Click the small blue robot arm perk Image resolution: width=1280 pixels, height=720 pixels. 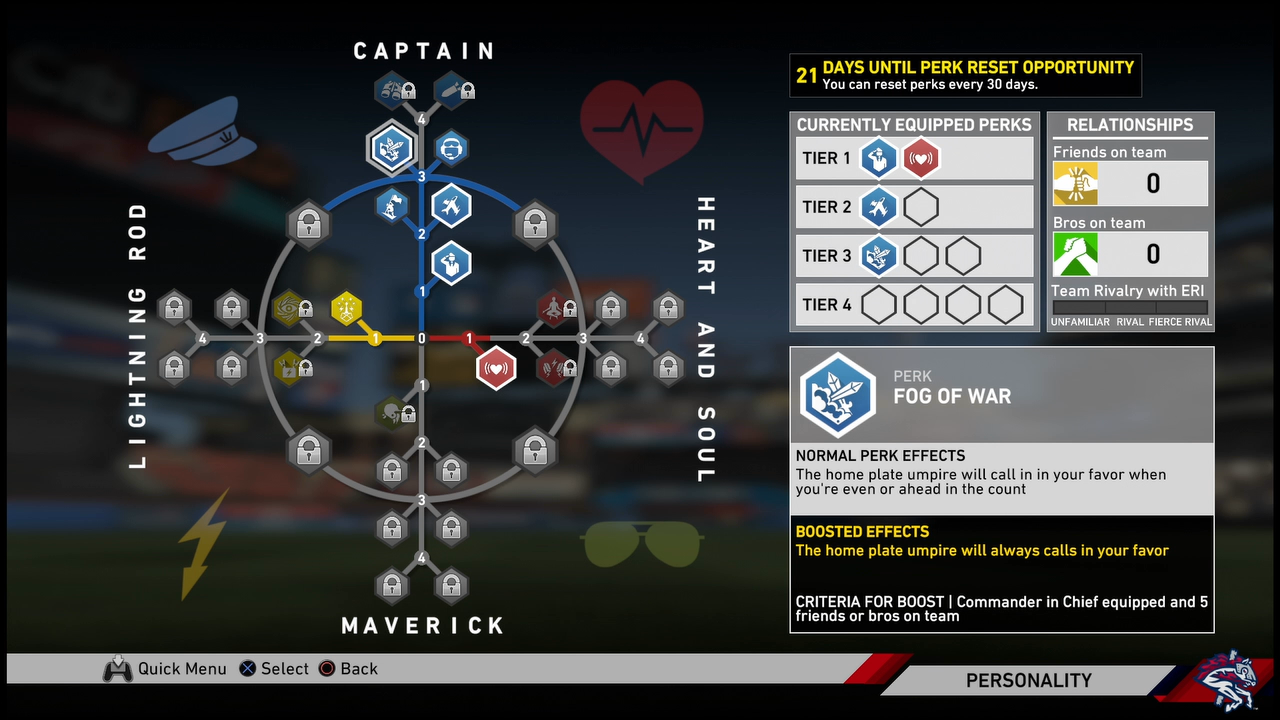point(392,207)
